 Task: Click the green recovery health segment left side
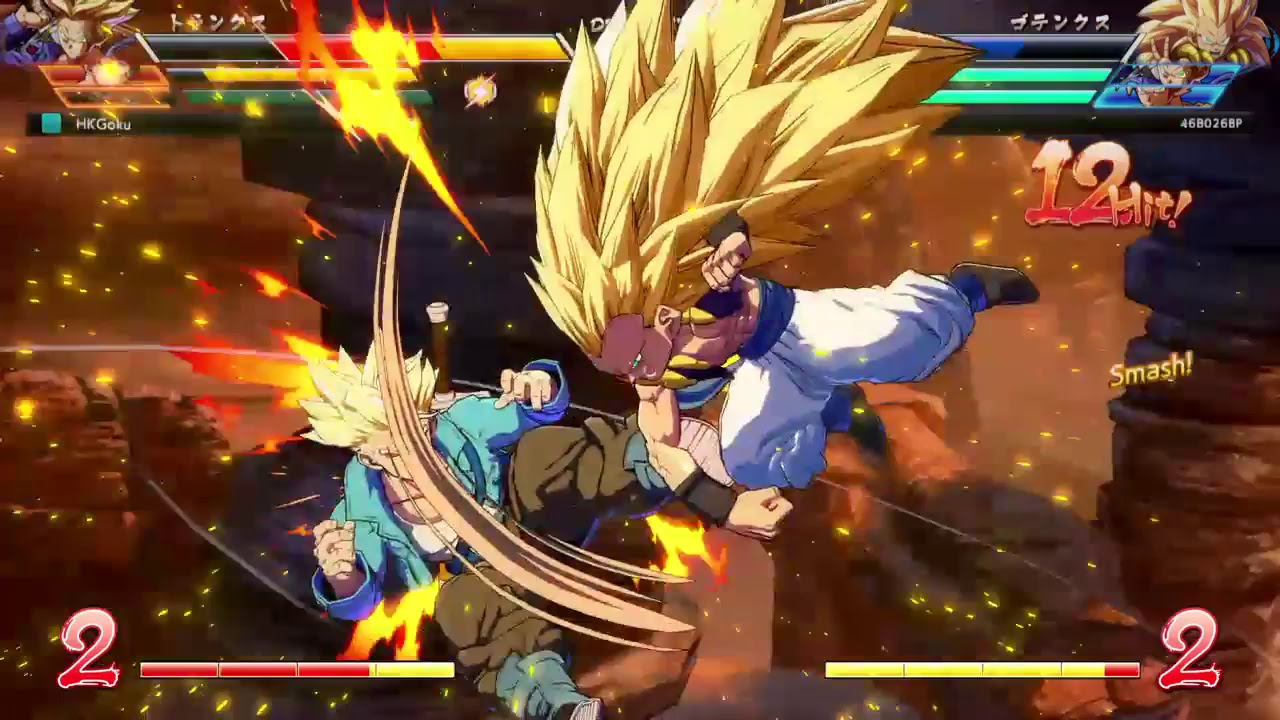(x=300, y=95)
